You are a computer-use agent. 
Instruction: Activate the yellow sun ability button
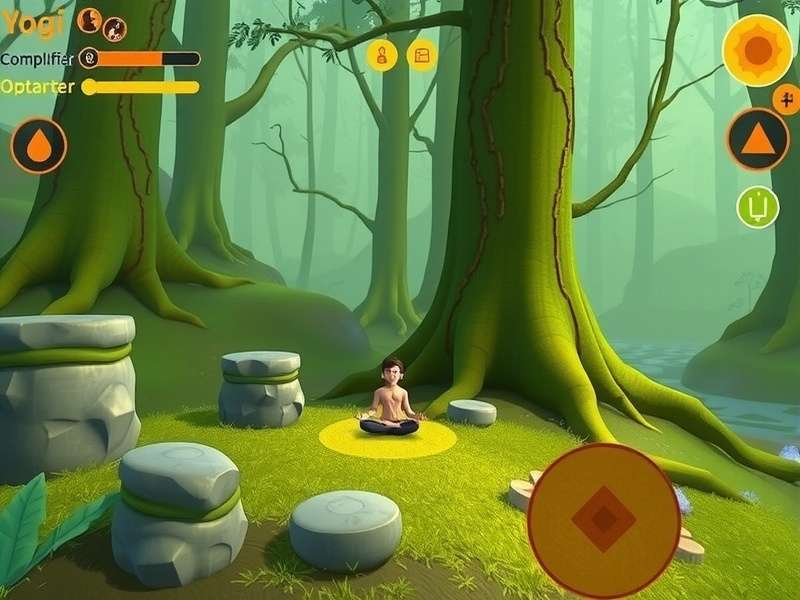point(757,50)
